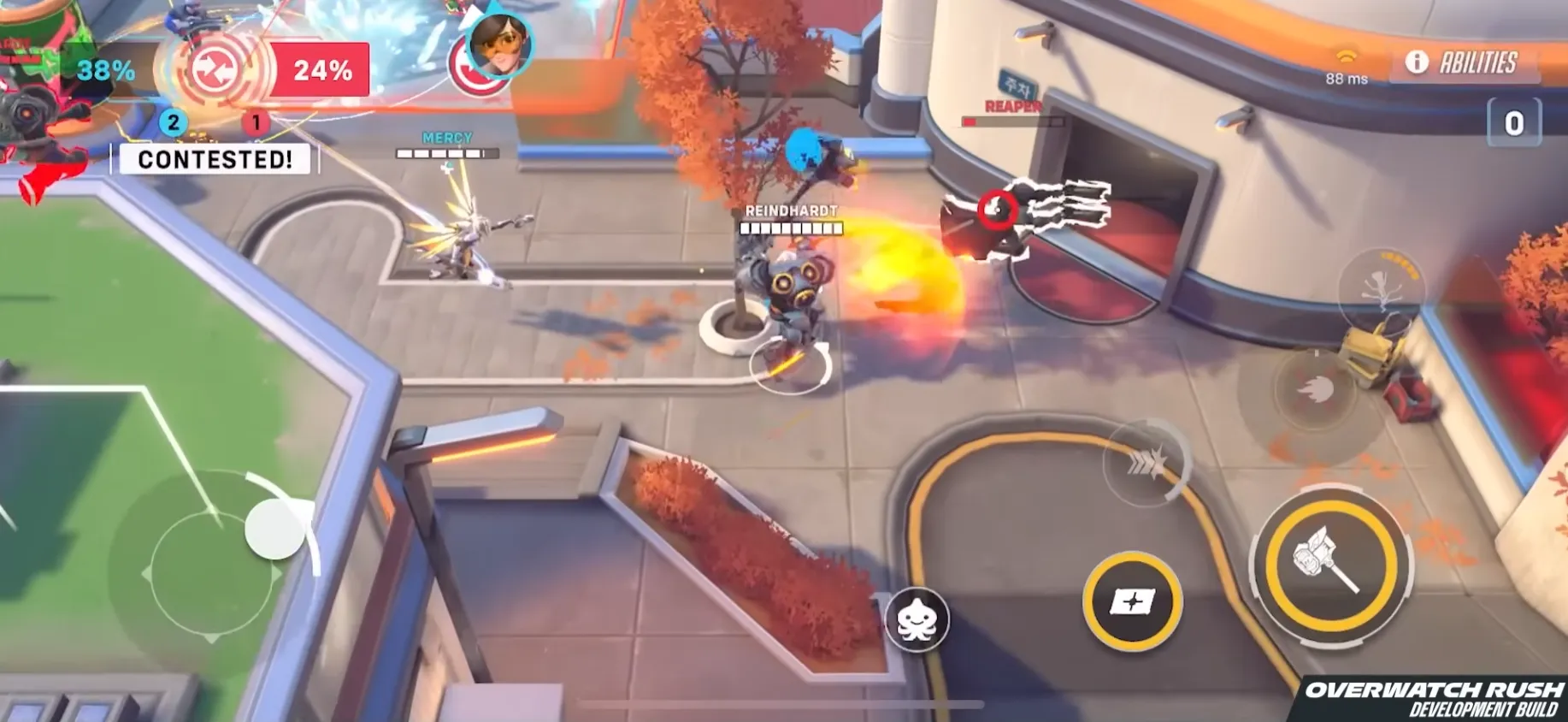
Task: Tap the CONTESTED! banner
Action: (215, 158)
